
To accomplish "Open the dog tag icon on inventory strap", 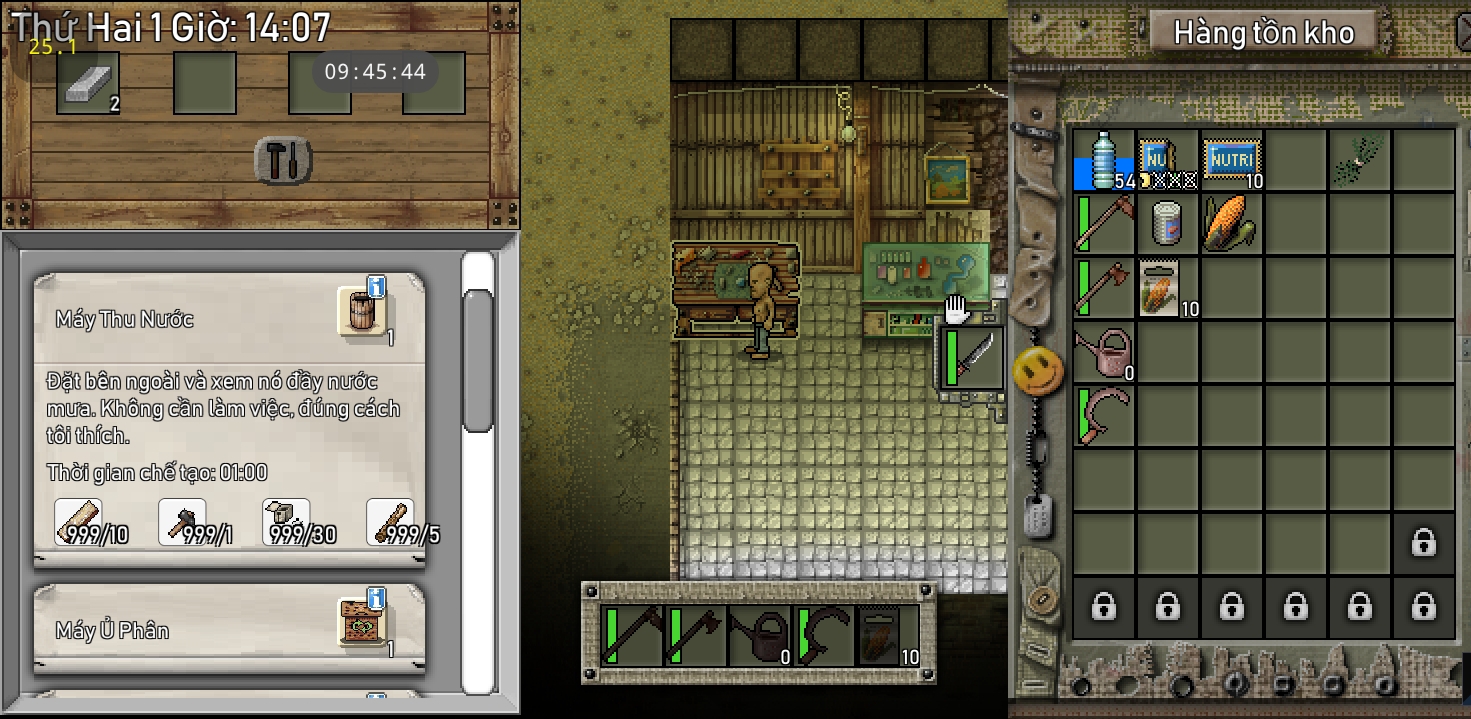I will pyautogui.click(x=1035, y=517).
